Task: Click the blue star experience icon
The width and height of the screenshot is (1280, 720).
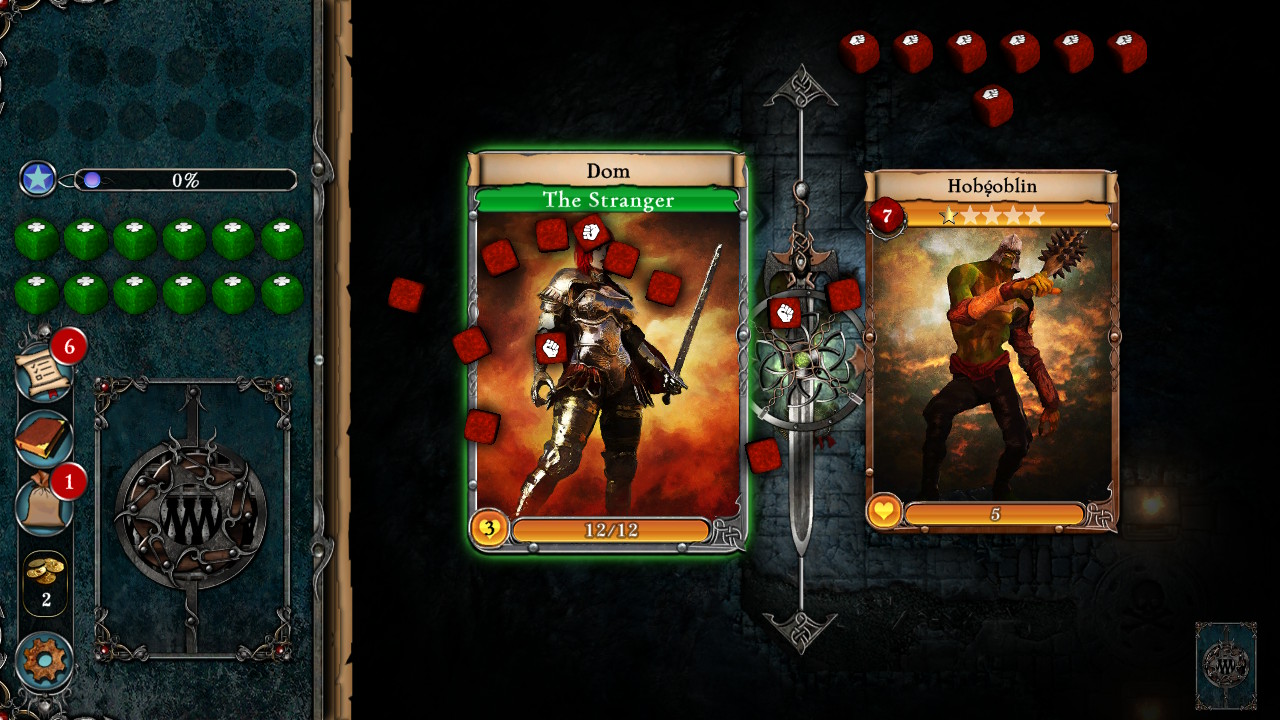Action: click(37, 181)
